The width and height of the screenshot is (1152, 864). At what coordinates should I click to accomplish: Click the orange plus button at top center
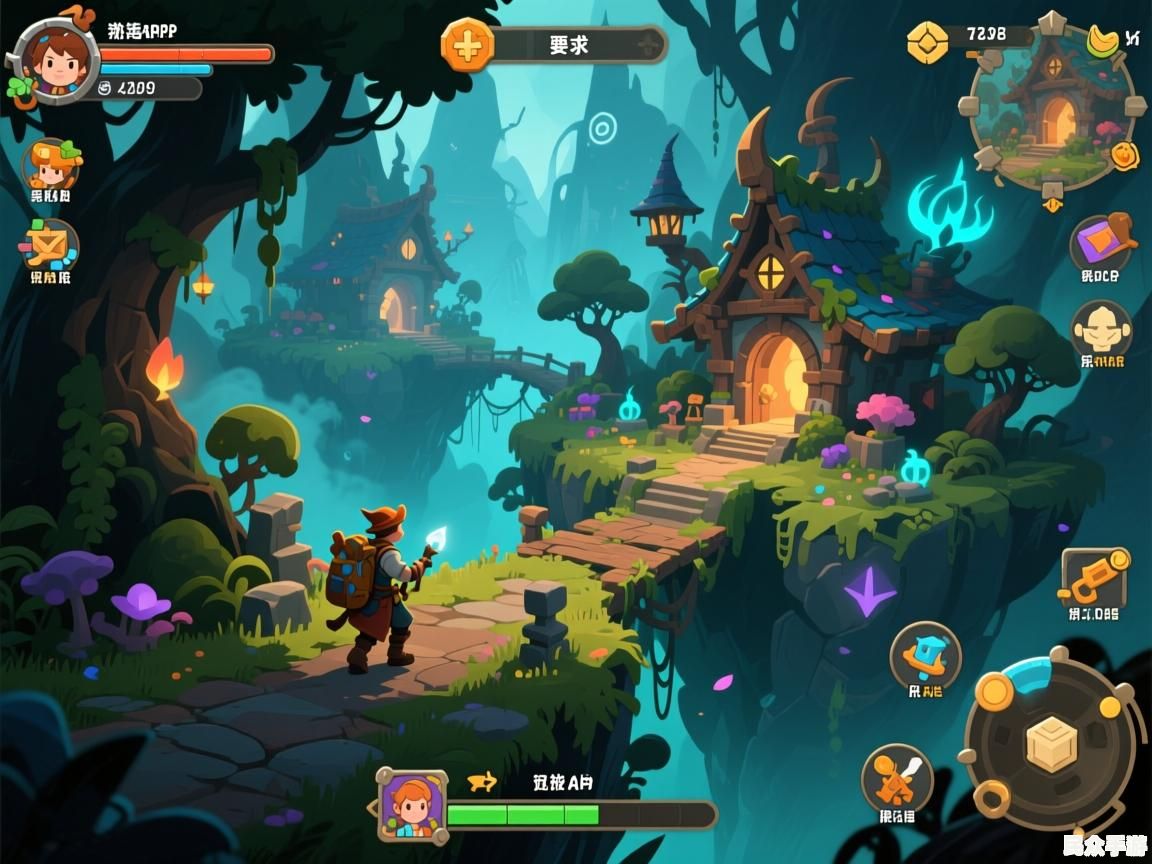467,45
